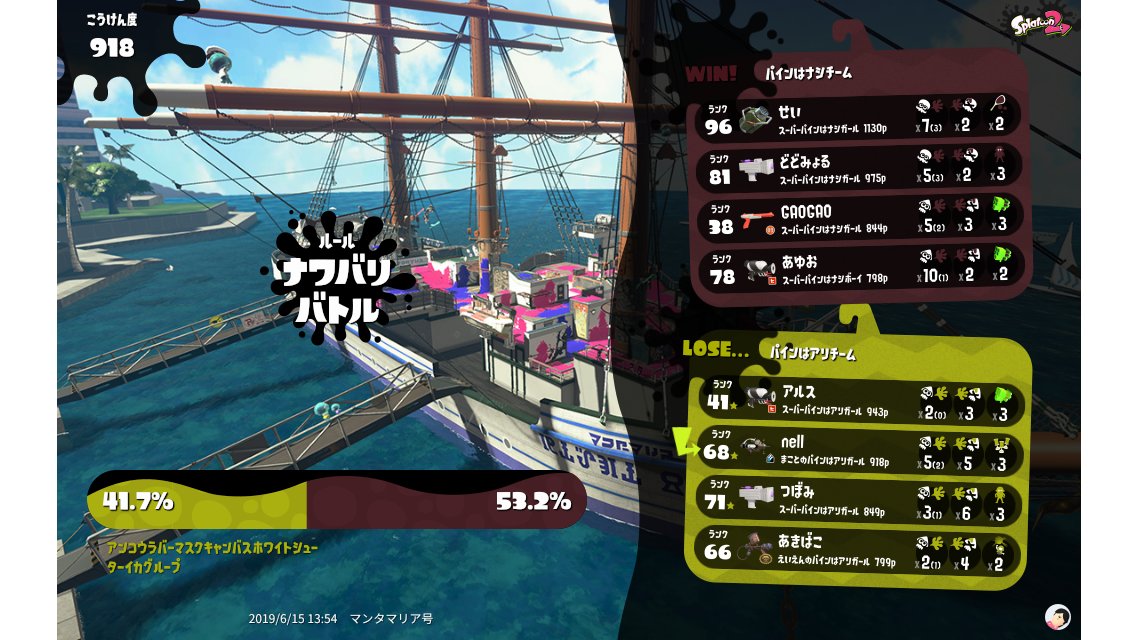The image size is (1138, 640).
Task: Select player row アルス on losing team
Action: click(860, 400)
